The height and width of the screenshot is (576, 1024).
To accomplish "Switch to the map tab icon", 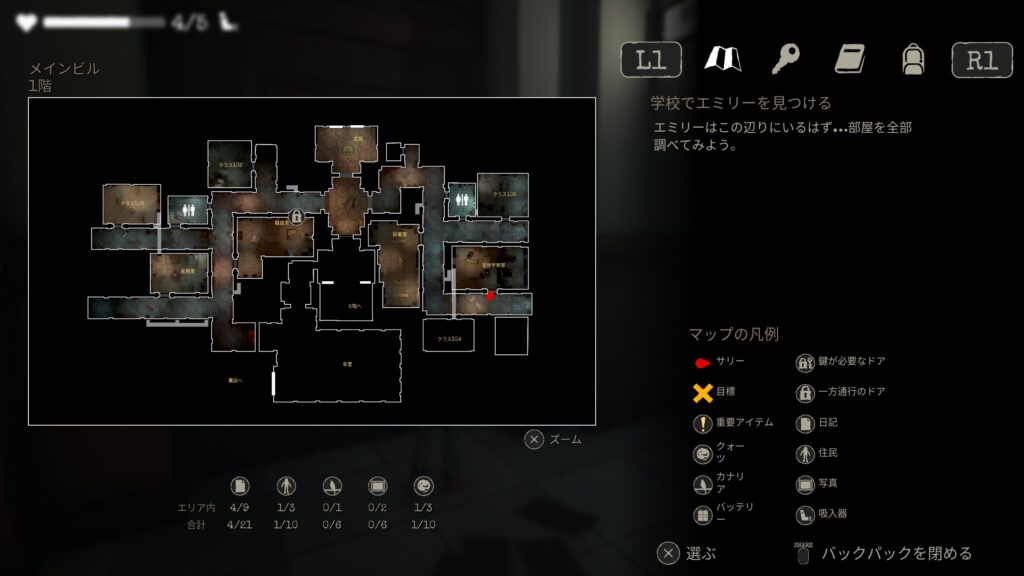I will (x=720, y=59).
